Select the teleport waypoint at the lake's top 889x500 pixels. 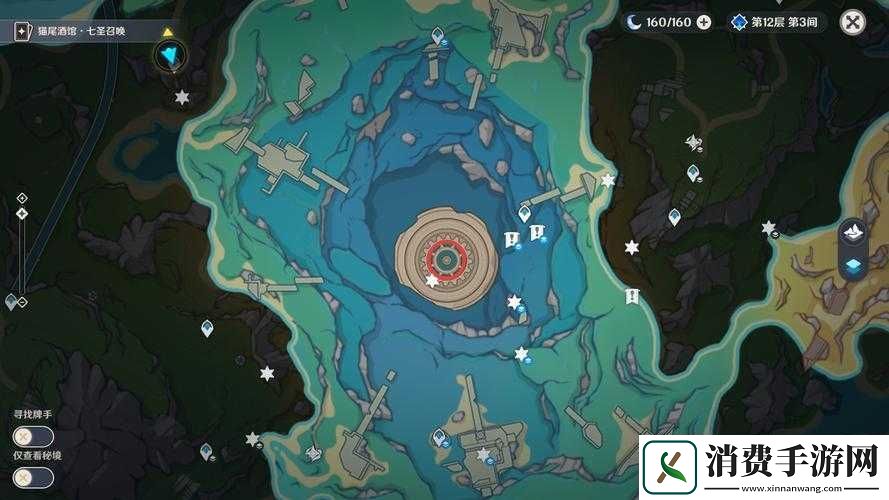coord(437,37)
